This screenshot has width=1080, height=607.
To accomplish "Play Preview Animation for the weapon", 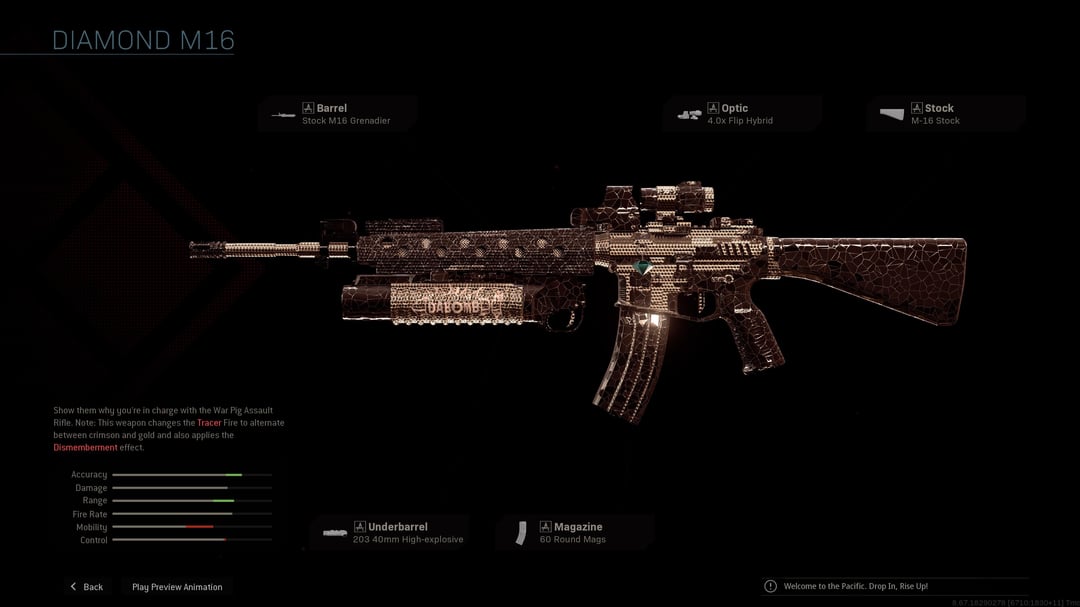I will pos(177,587).
